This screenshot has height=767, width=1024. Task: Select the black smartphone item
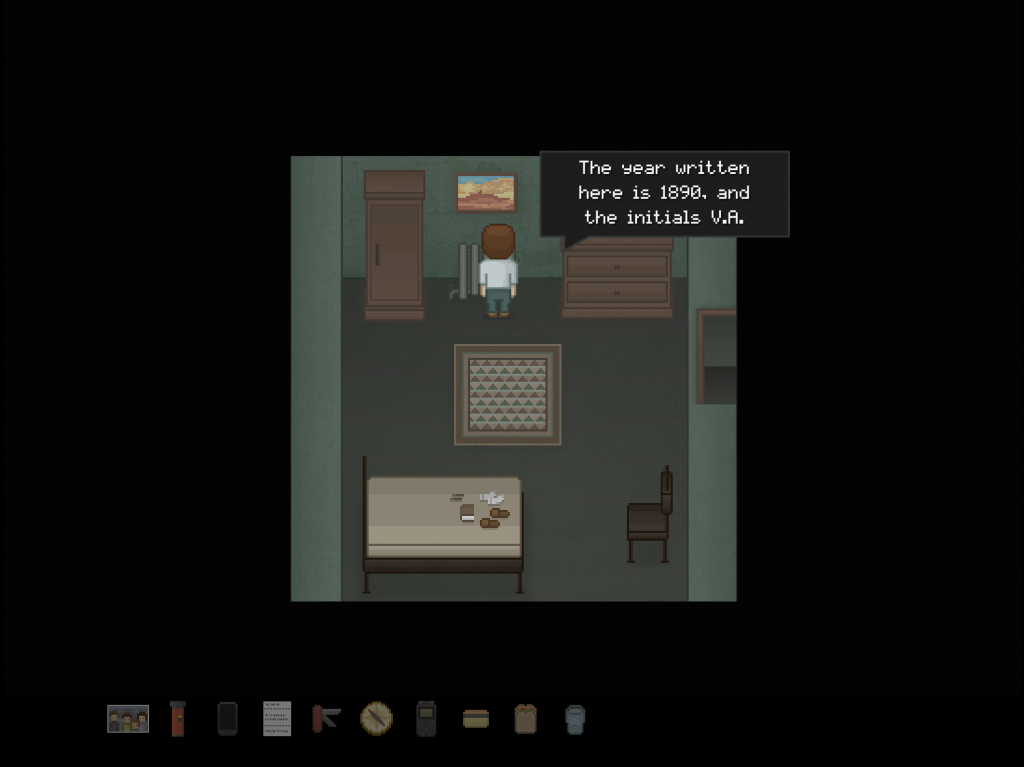(227, 718)
